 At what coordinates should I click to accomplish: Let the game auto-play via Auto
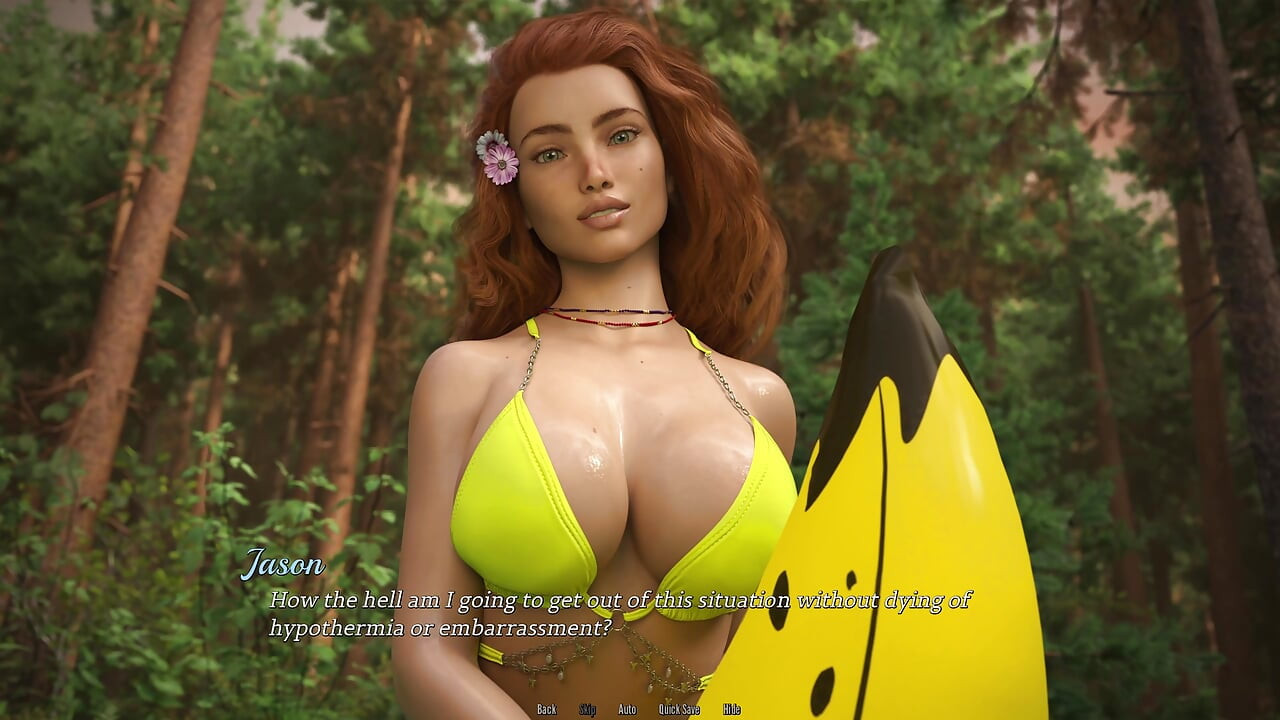(x=626, y=709)
